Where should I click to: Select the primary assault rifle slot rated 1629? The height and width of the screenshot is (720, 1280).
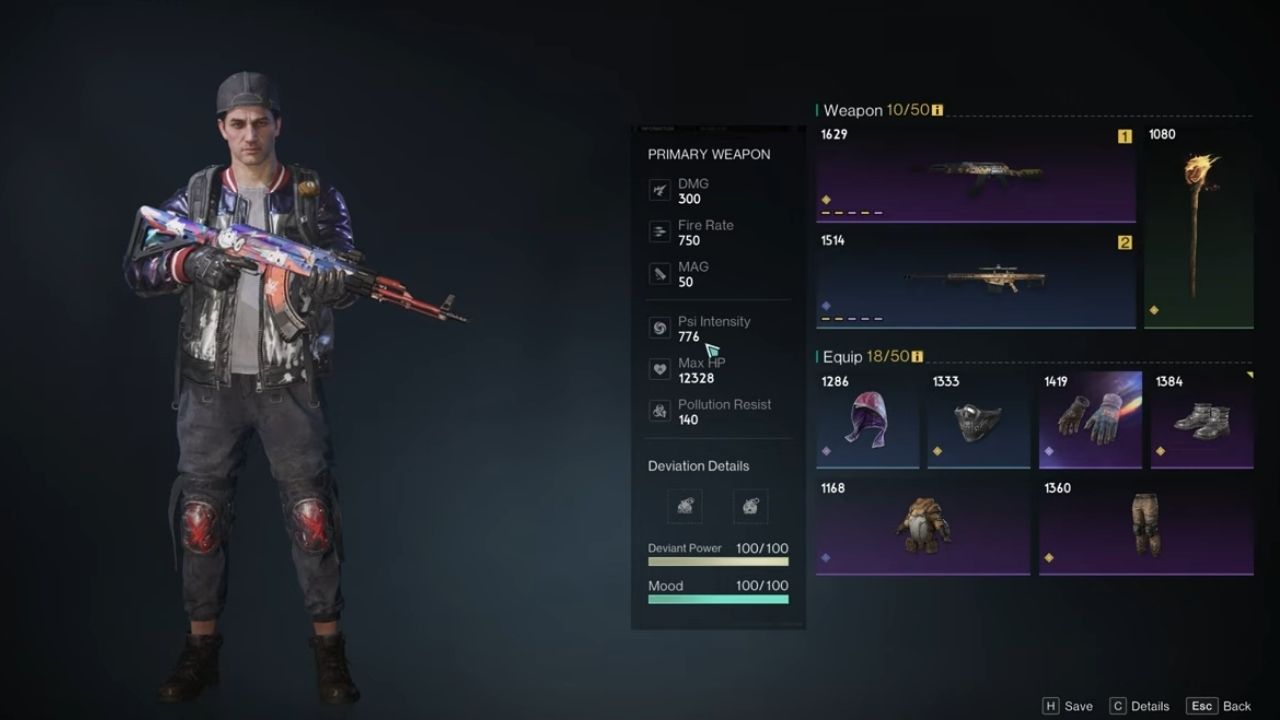976,173
